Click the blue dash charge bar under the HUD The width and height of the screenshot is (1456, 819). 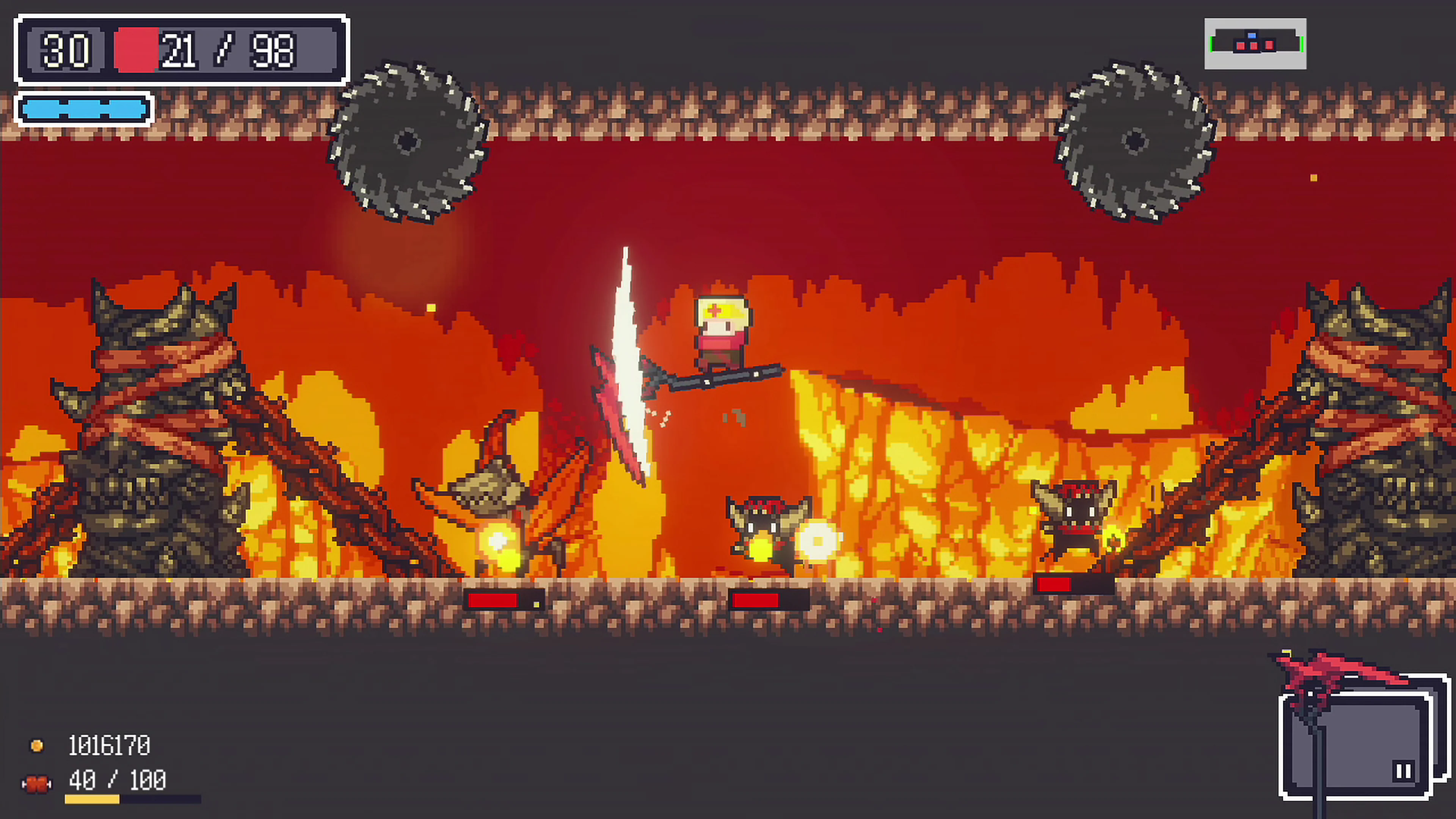(85, 108)
